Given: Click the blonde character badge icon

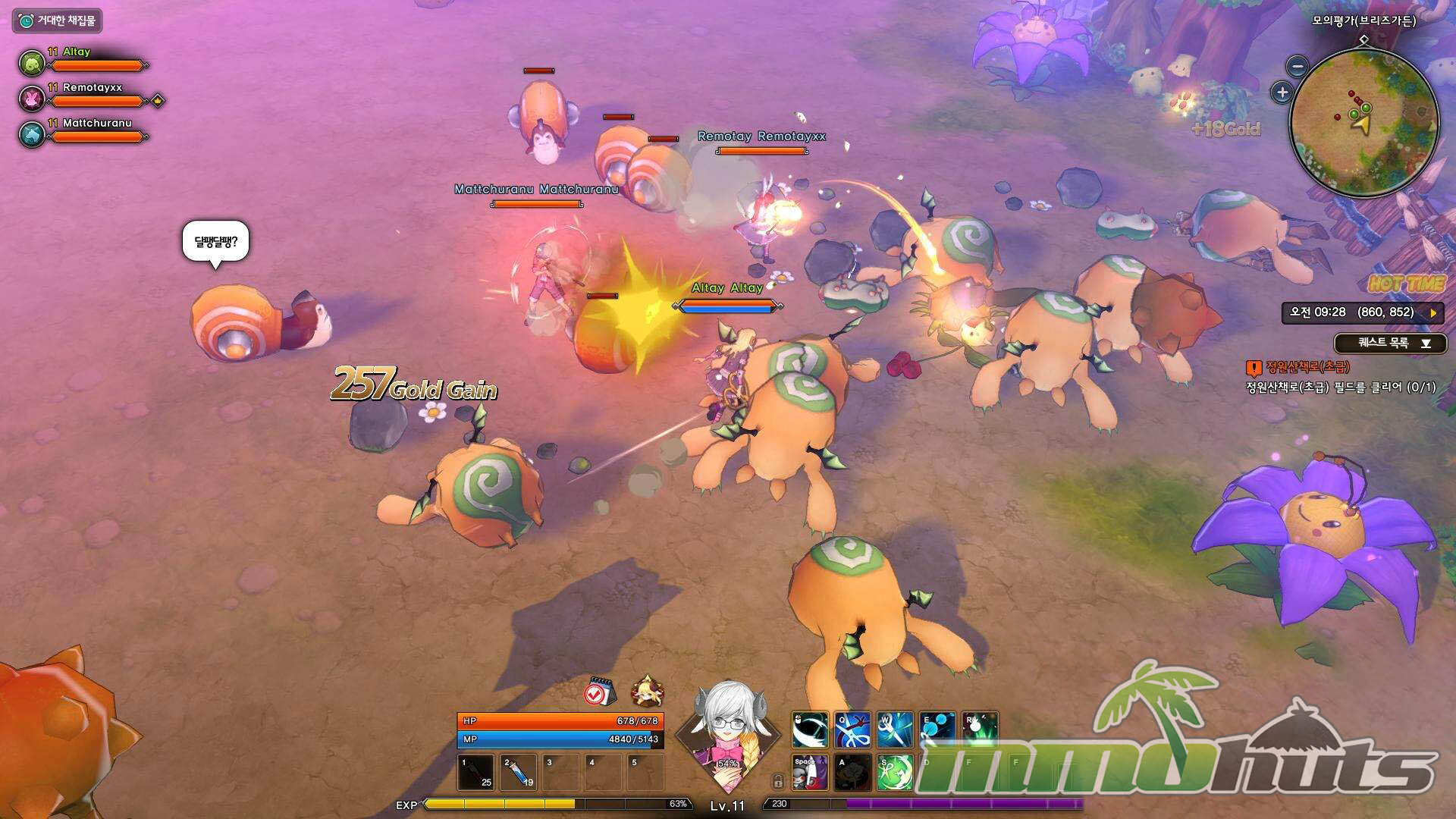Looking at the screenshot, I should pos(648,691).
